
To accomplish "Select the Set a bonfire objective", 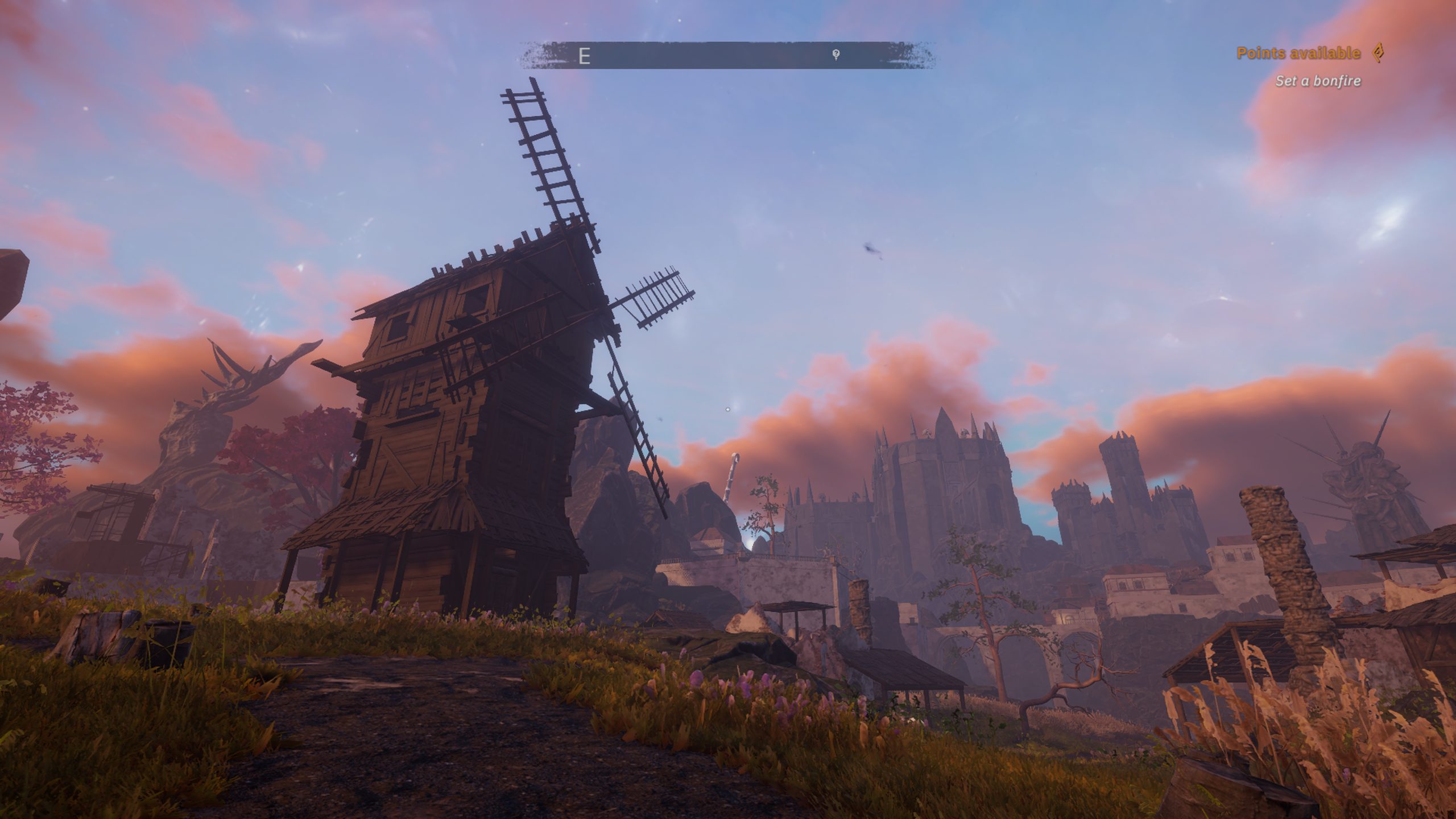I will click(x=1318, y=81).
